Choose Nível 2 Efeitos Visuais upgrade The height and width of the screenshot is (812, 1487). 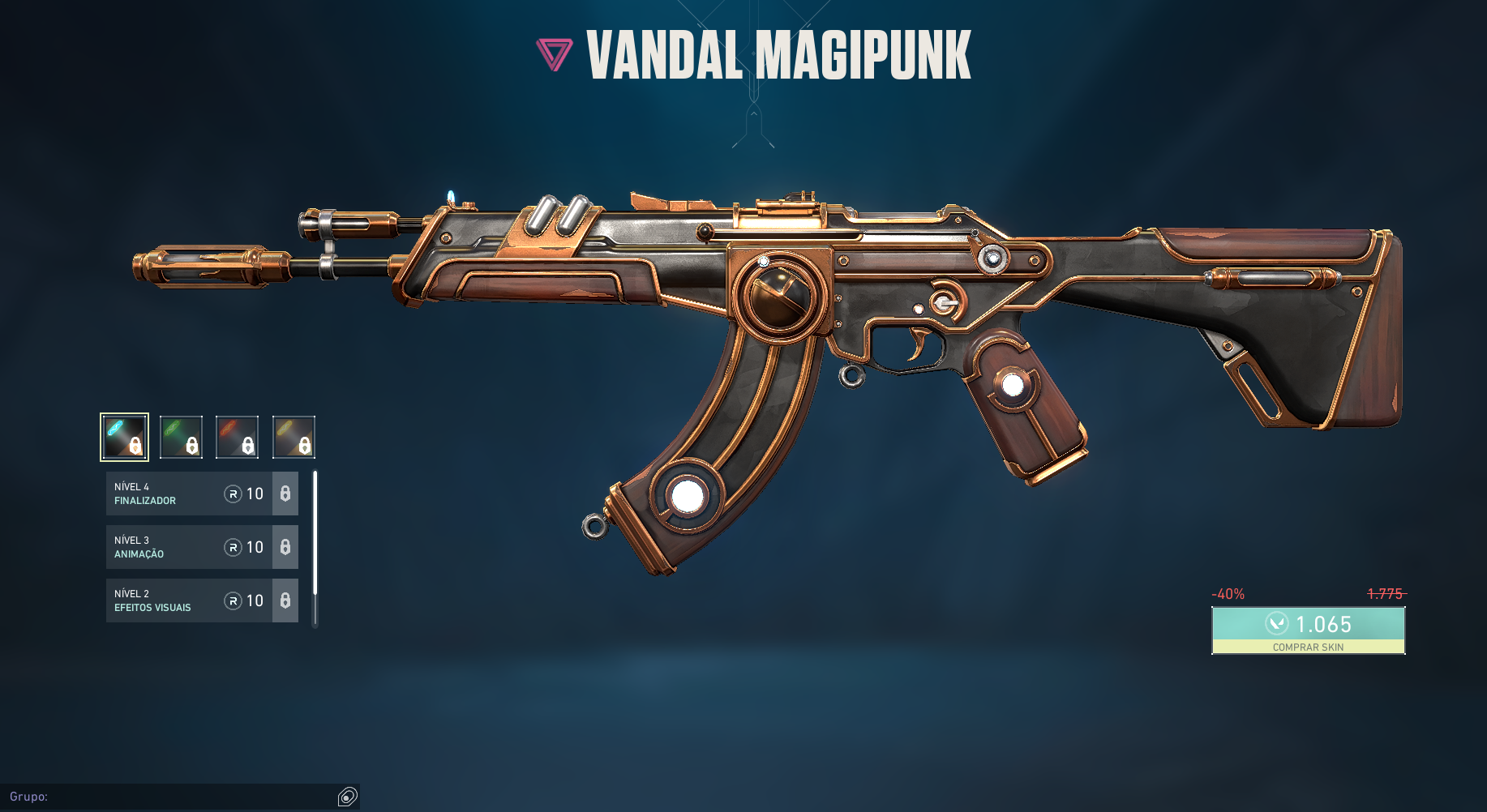(x=202, y=600)
